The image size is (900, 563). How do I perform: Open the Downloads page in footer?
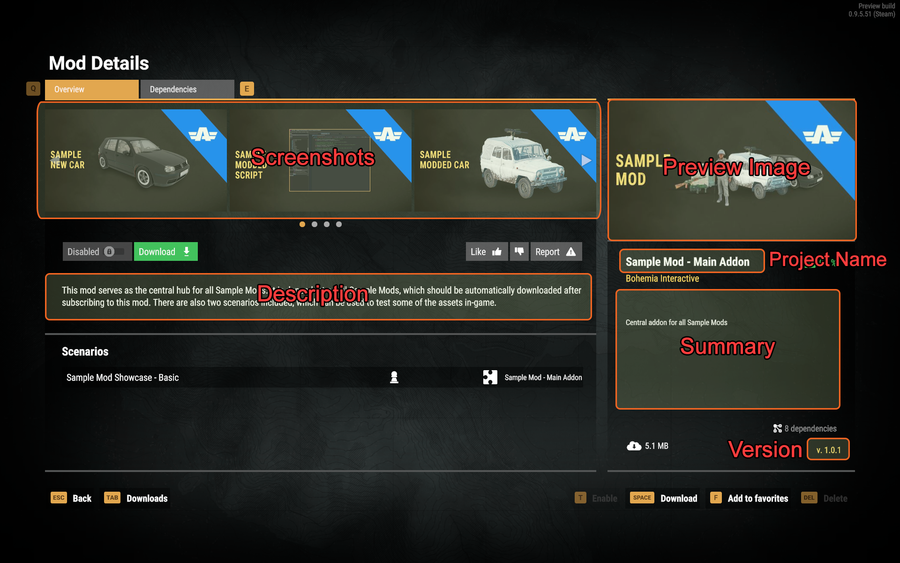pos(137,498)
